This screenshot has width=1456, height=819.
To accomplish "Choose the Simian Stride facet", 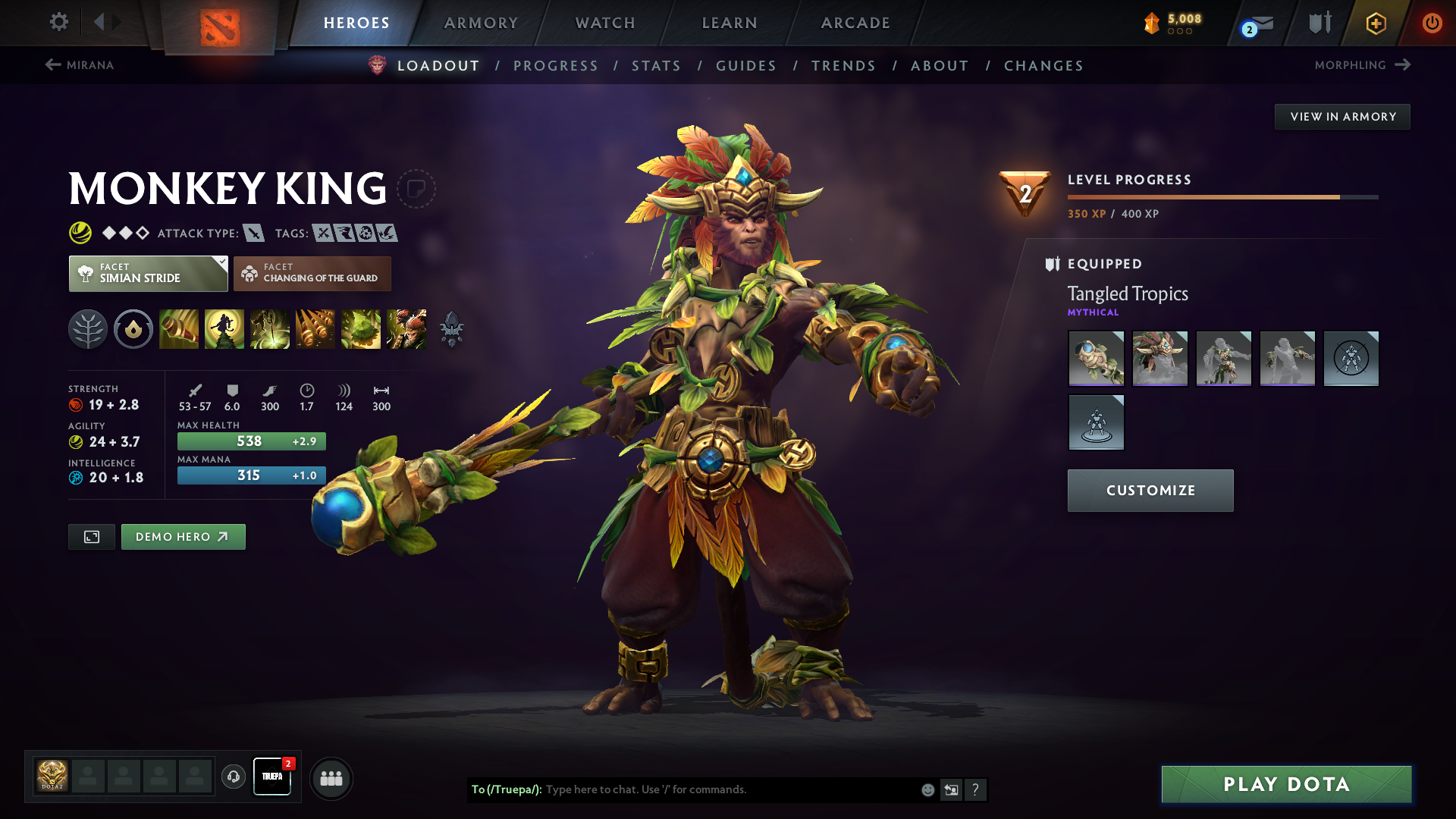I will [x=148, y=274].
